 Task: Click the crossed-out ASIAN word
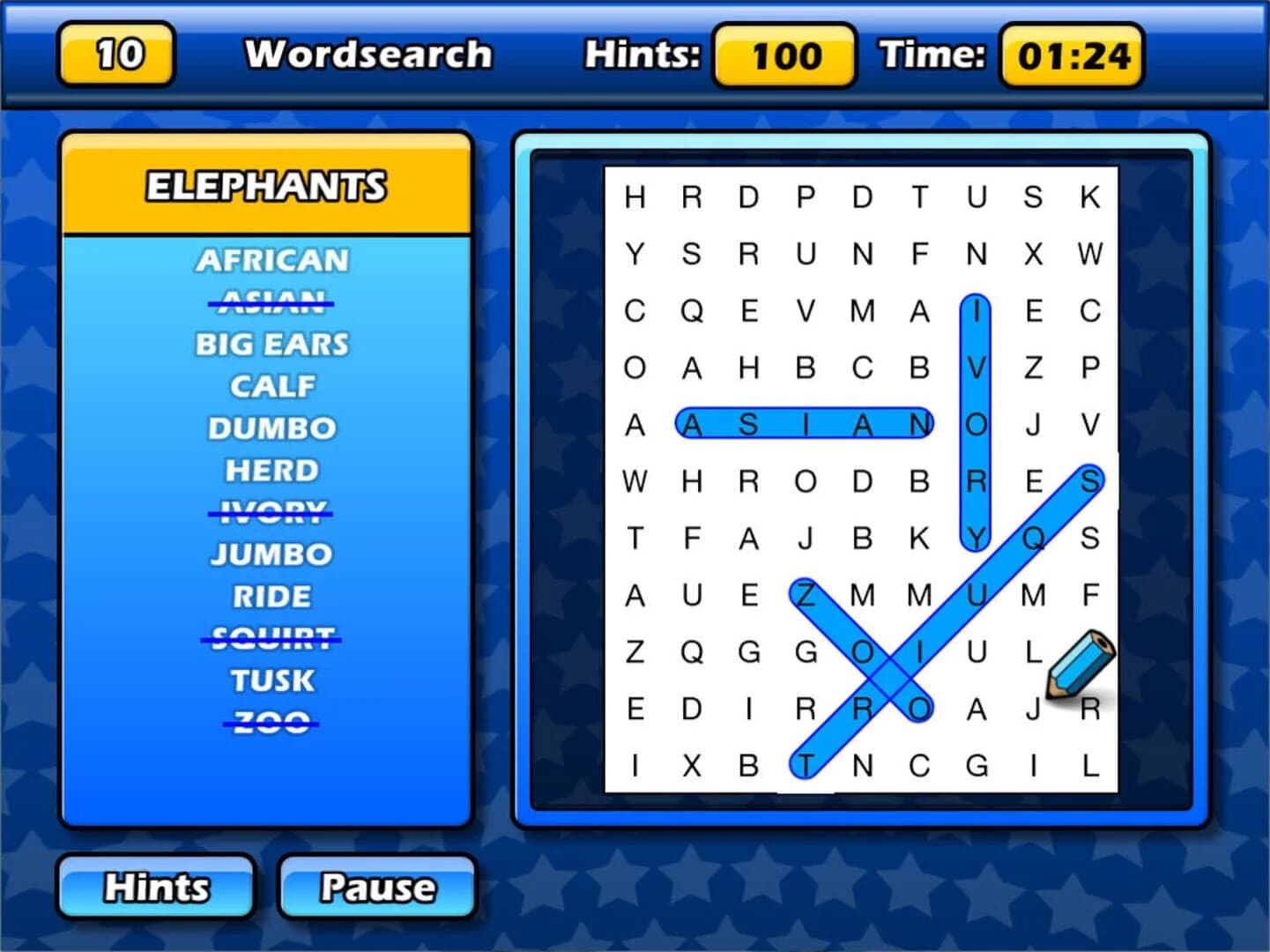[271, 302]
